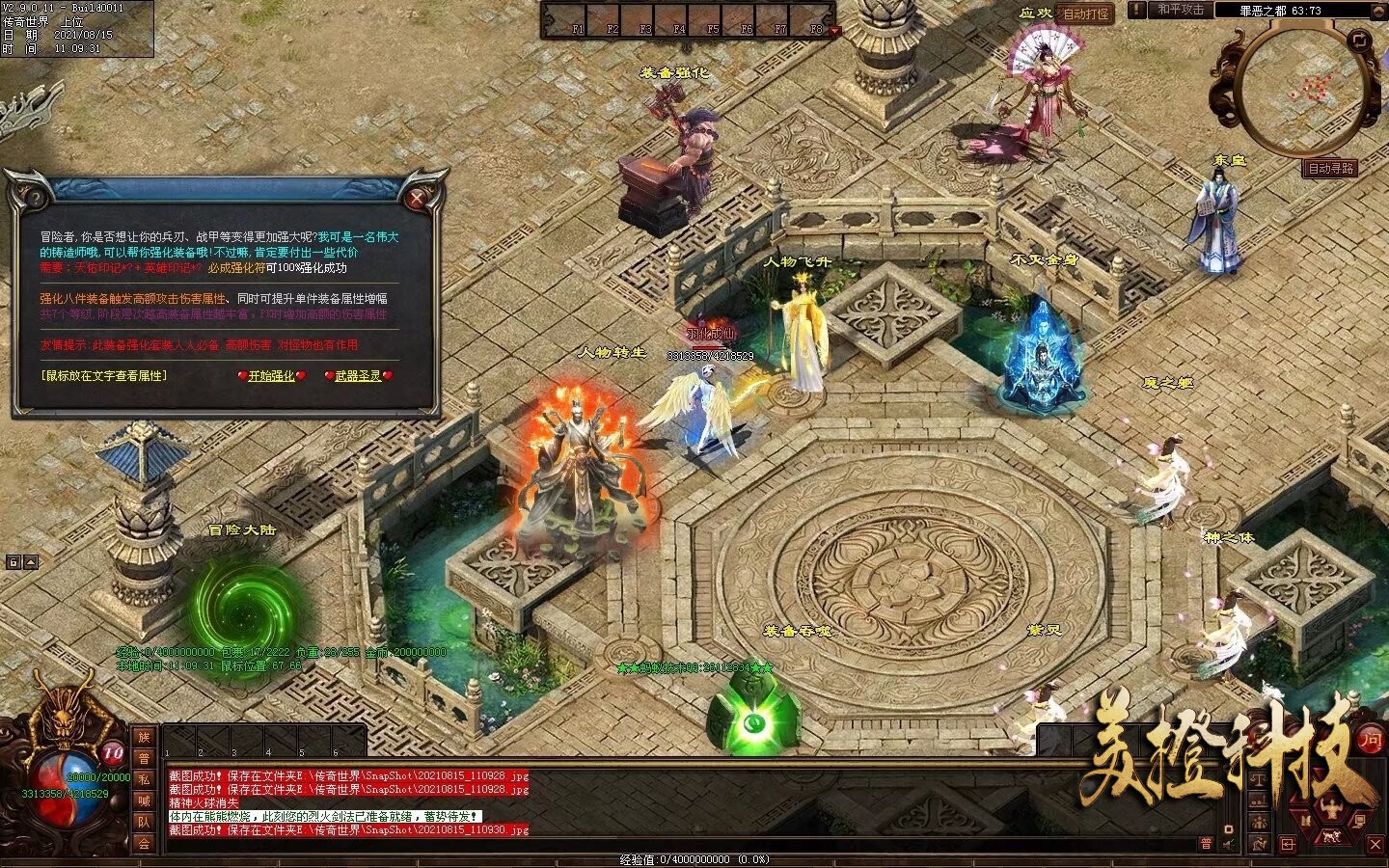Close the equipment enhancement dialog
The width and height of the screenshot is (1389, 868).
[x=417, y=200]
